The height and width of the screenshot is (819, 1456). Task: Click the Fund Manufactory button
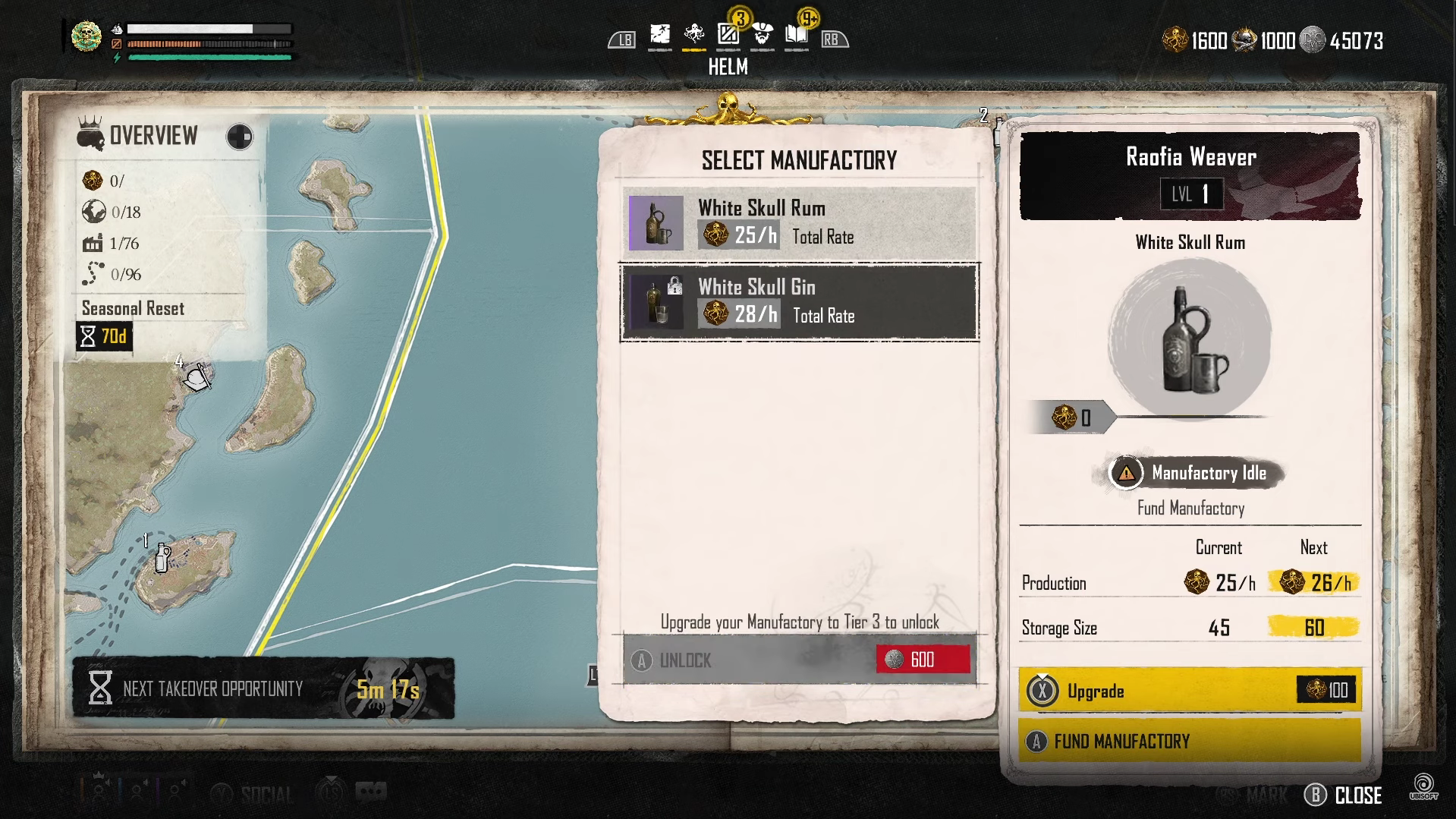[x=1189, y=741]
